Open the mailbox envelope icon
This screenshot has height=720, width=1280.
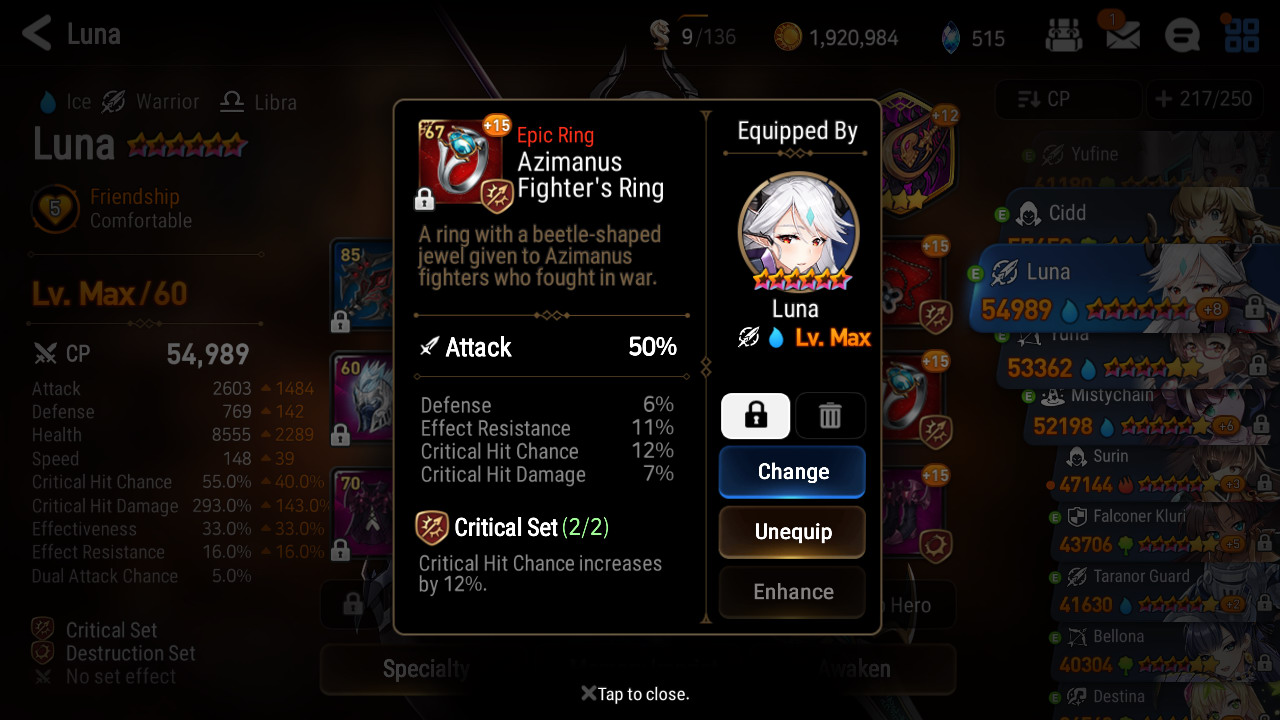coord(1122,37)
